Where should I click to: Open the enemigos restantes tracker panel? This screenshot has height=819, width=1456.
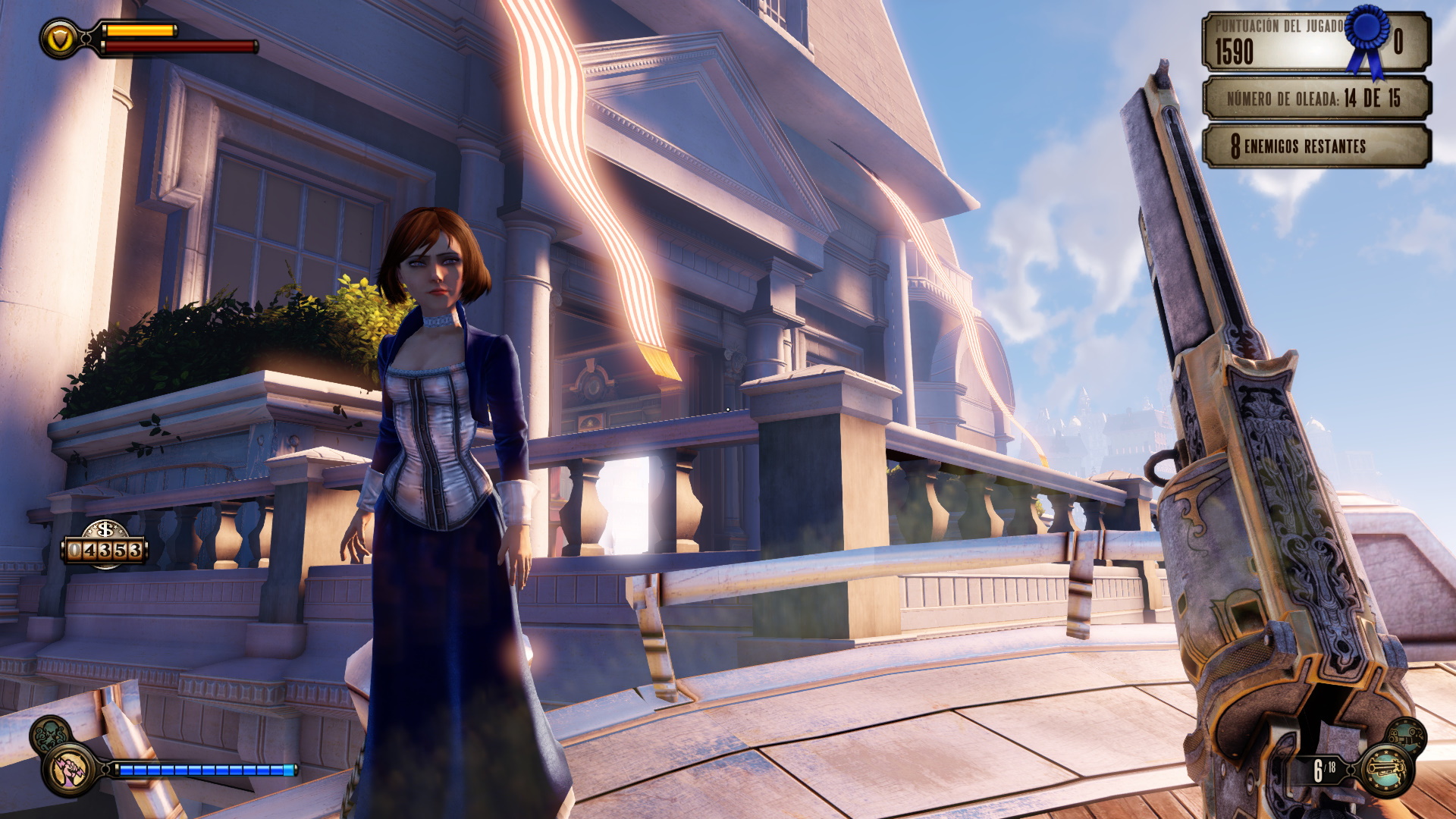1316,146
